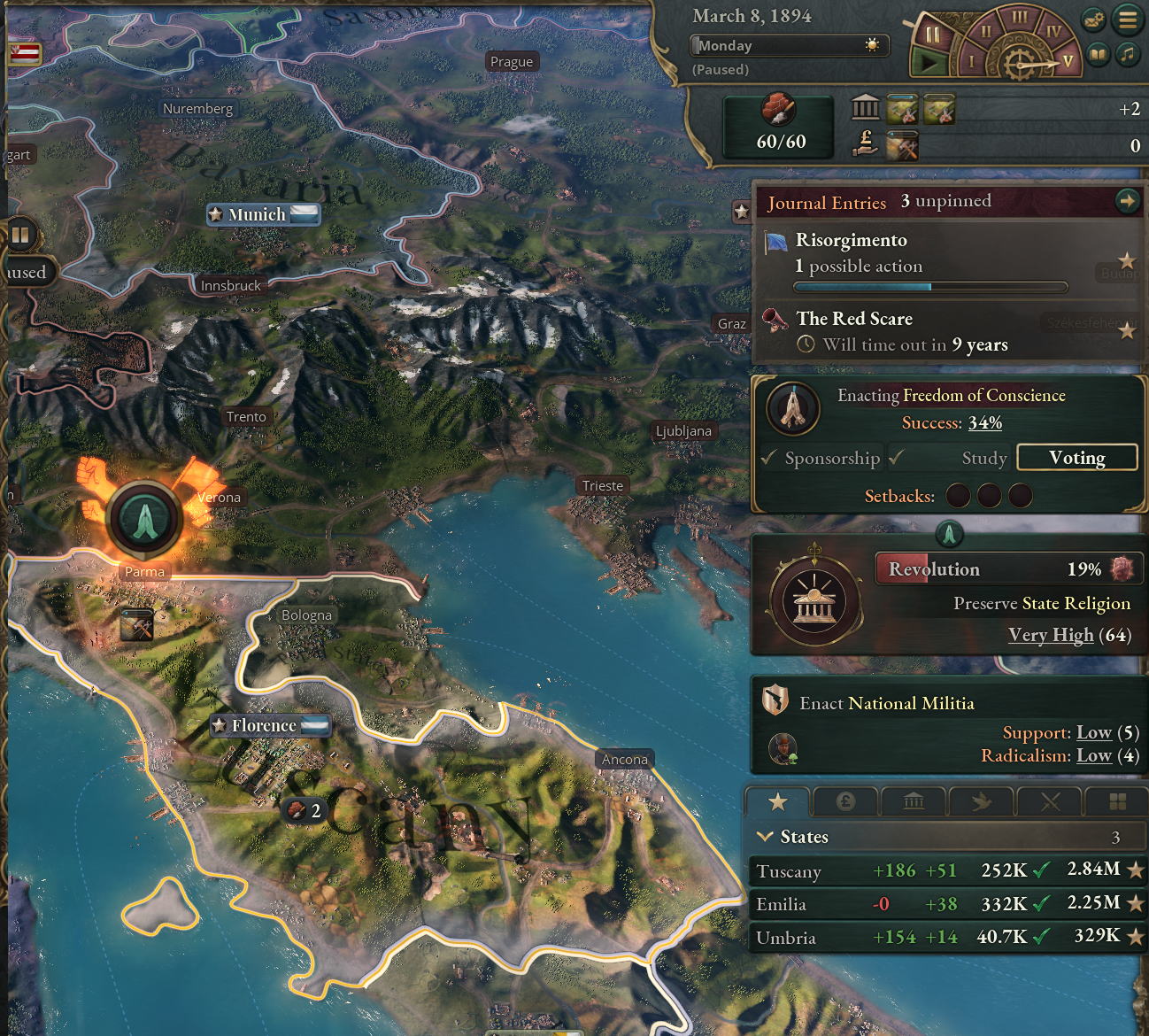Open the encyclopedia book icon
This screenshot has width=1149, height=1036.
point(1098,55)
